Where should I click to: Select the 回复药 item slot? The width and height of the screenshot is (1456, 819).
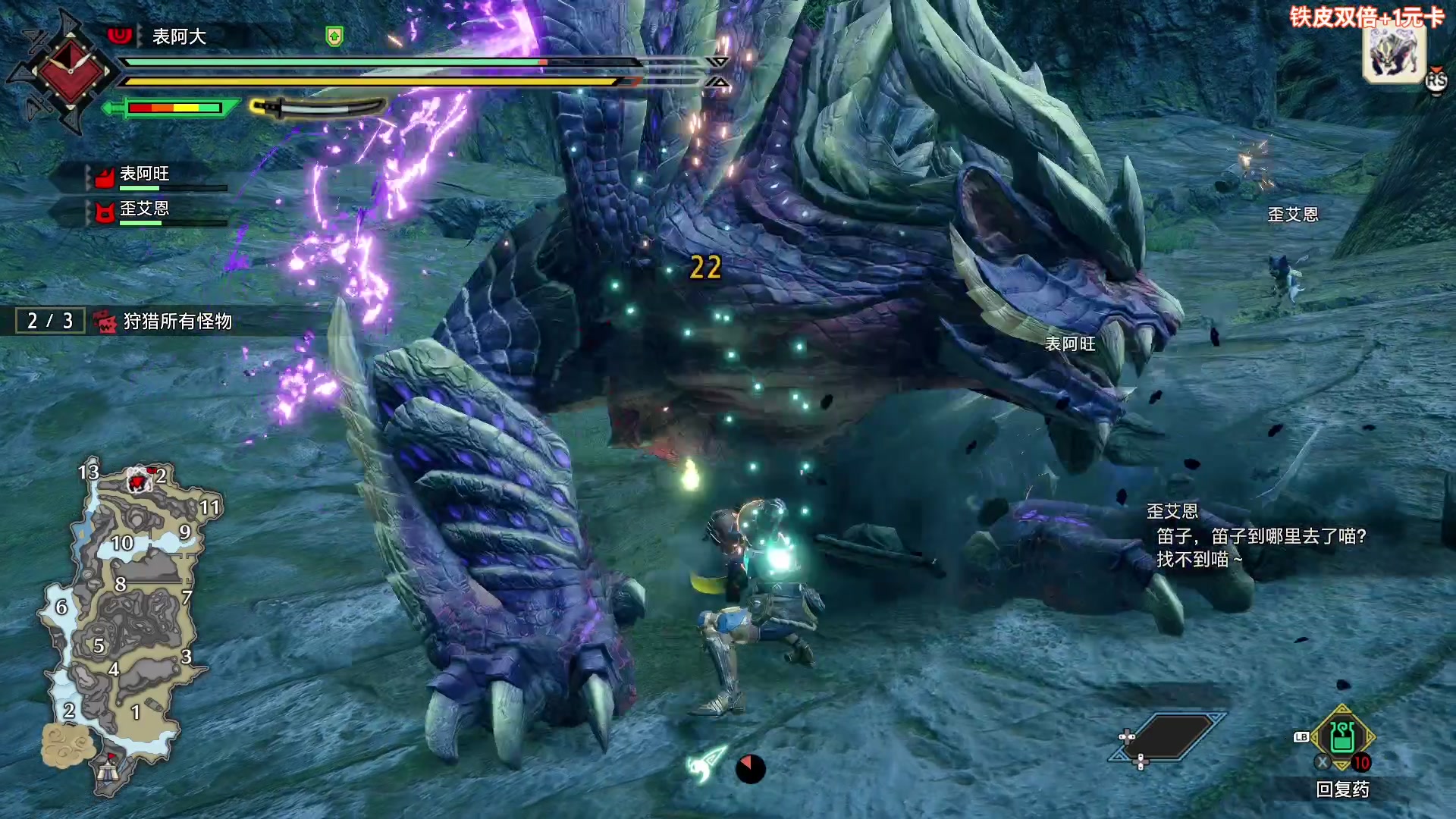point(1341,739)
